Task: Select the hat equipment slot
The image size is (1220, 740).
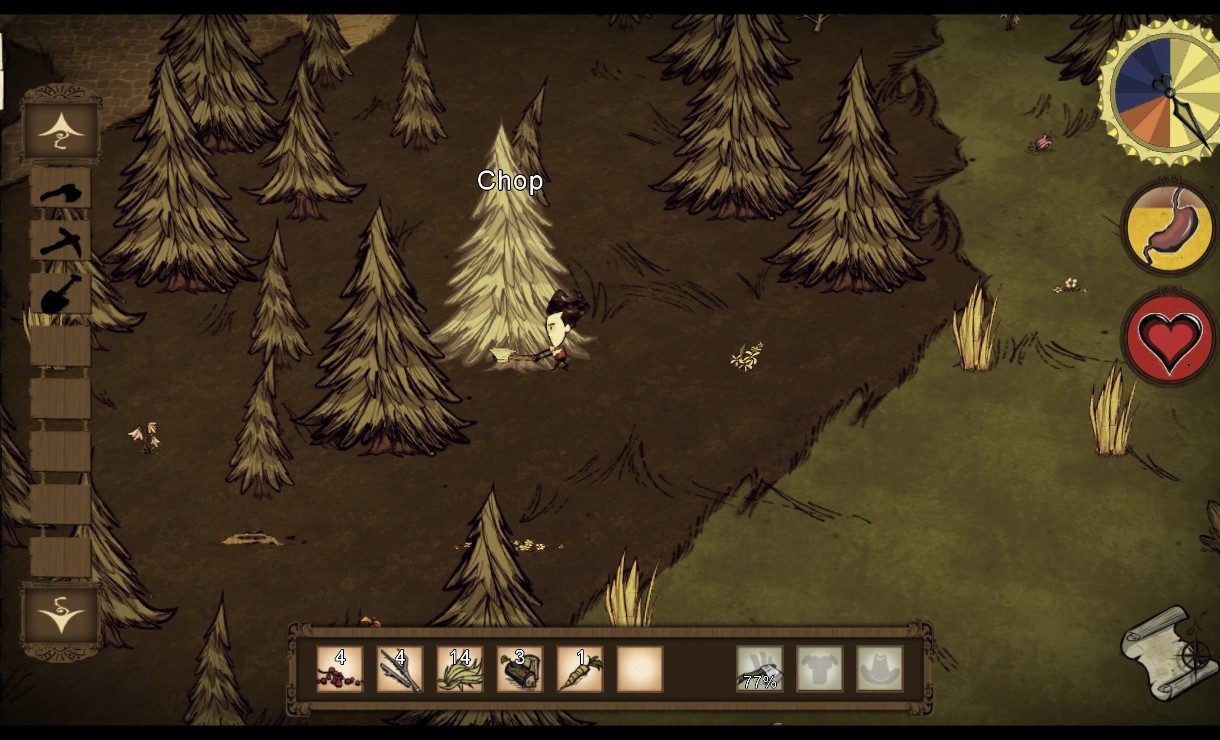Action: [879, 669]
